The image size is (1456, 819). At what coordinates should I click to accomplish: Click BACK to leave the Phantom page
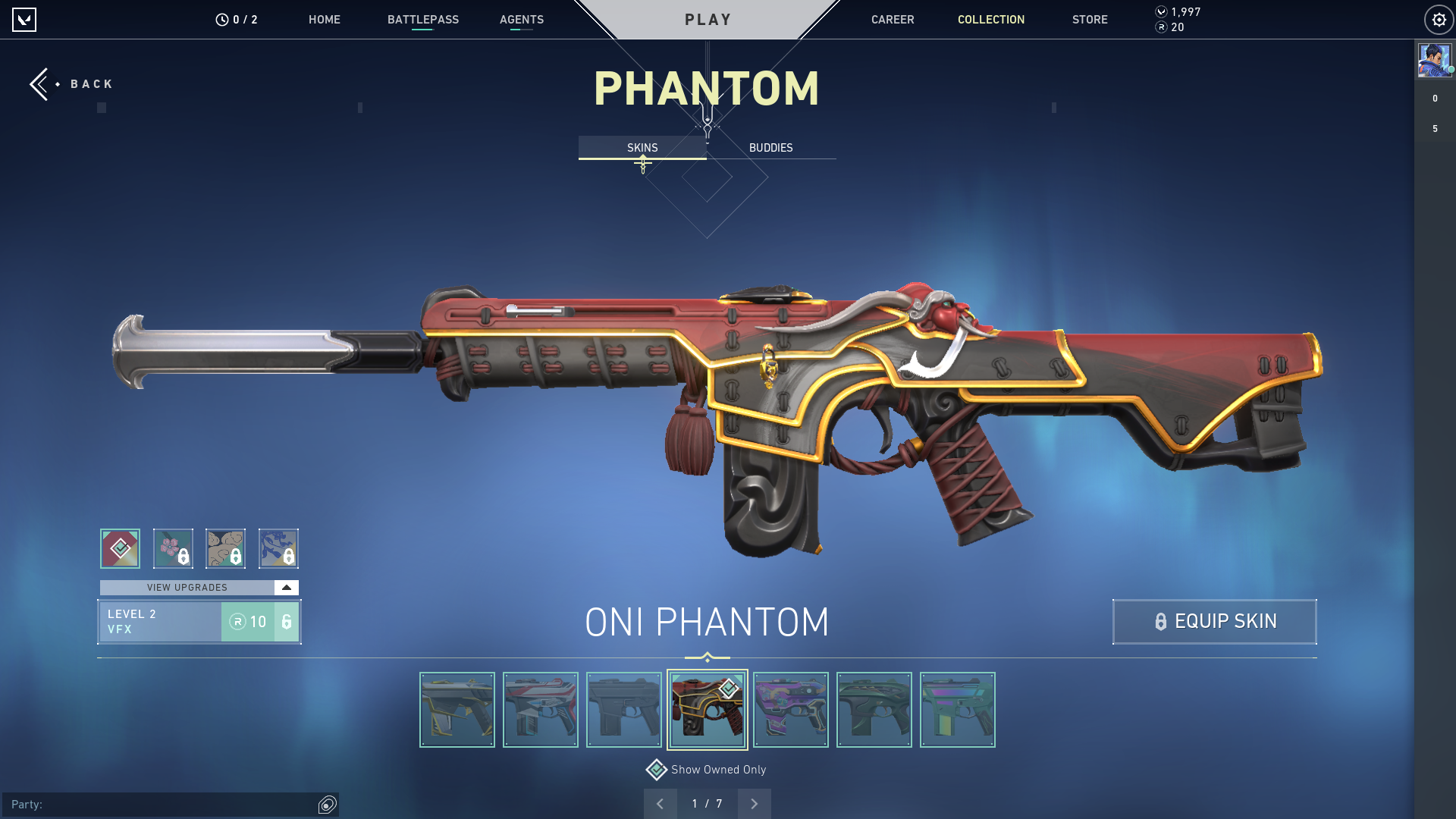click(x=71, y=83)
